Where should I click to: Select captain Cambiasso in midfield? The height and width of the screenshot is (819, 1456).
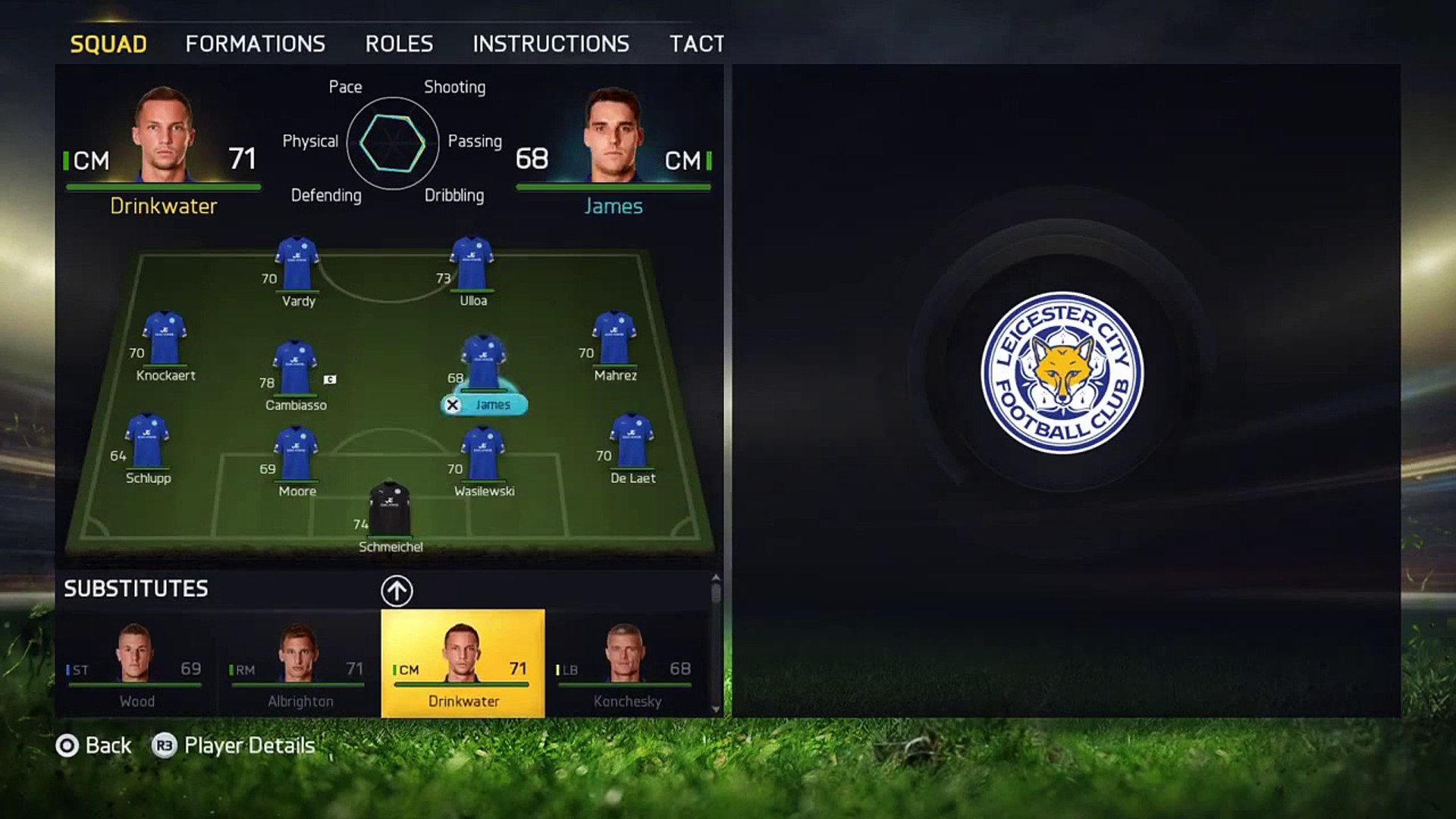tap(295, 369)
